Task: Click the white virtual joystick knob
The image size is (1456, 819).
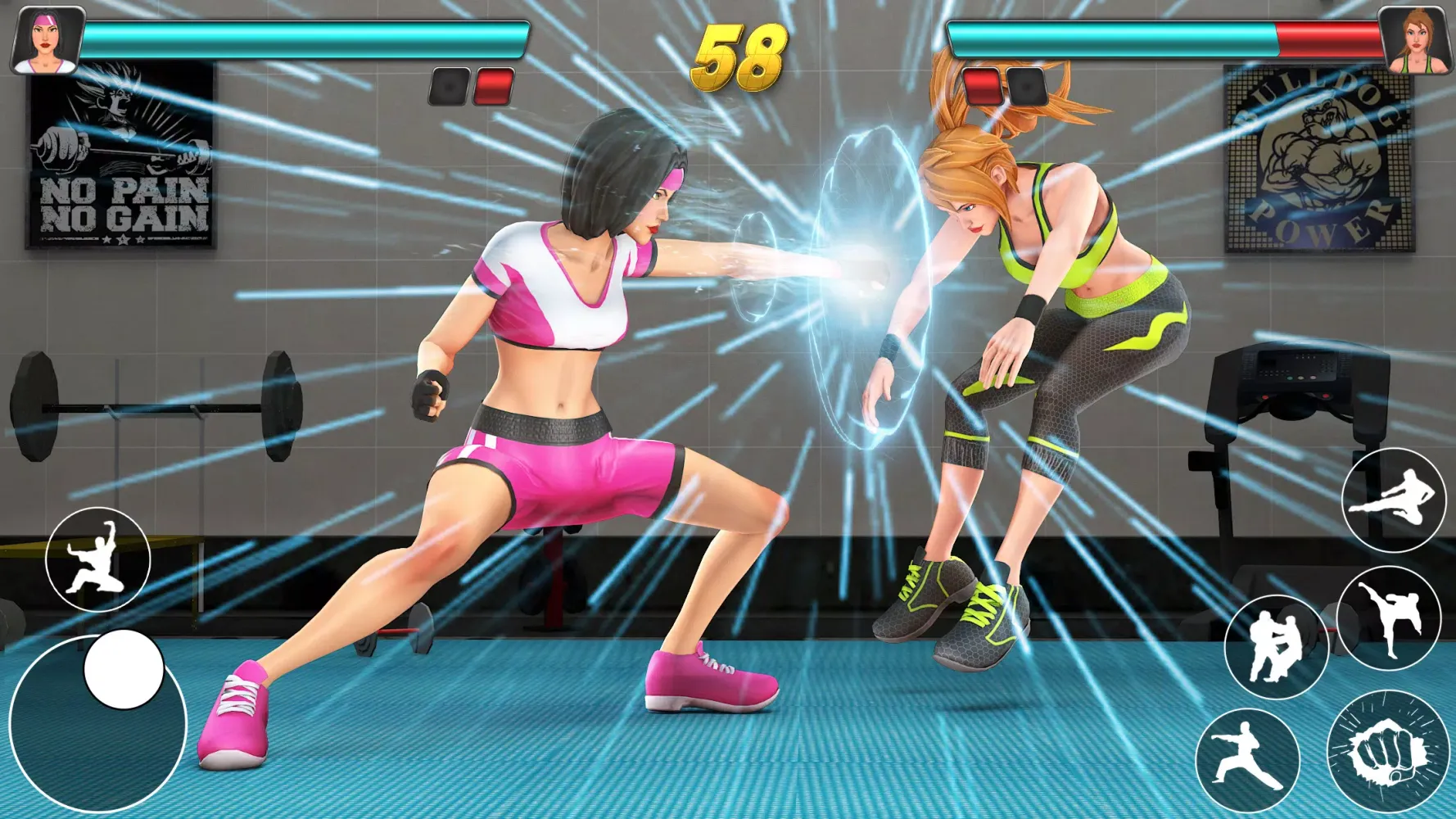Action: 124,669
